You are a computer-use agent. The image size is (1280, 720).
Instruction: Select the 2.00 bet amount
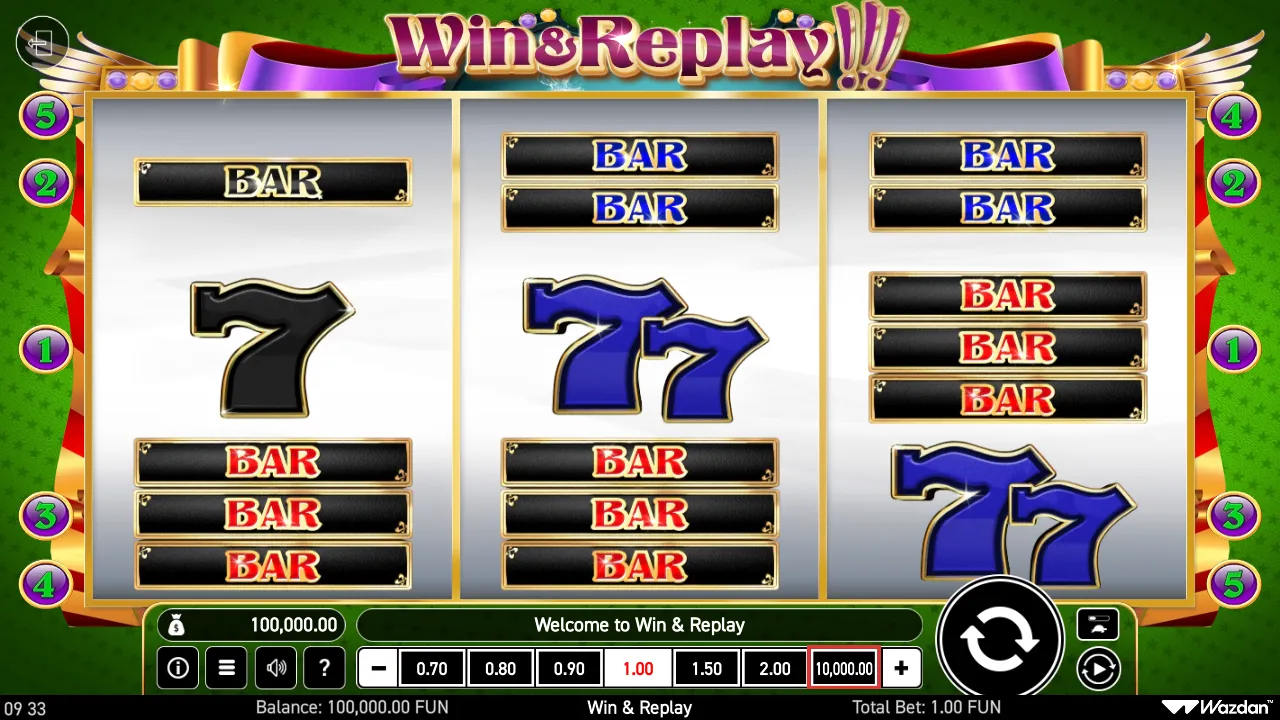click(x=774, y=668)
